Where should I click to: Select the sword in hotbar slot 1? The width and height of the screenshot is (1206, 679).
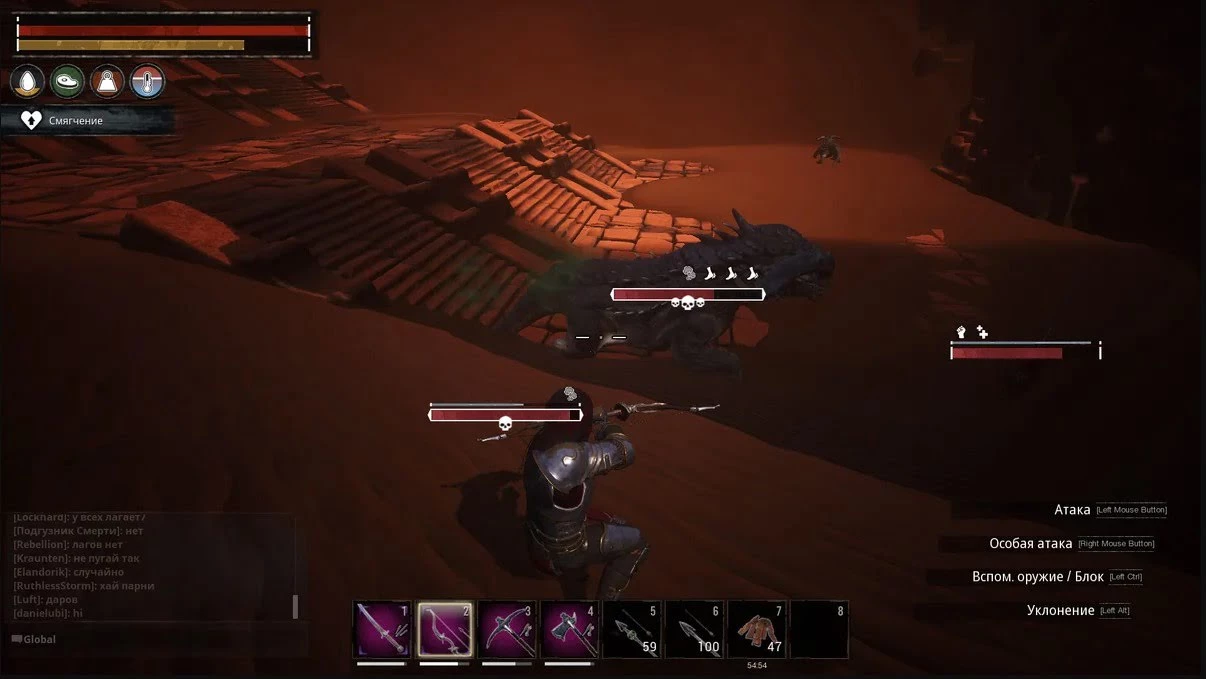coord(383,630)
